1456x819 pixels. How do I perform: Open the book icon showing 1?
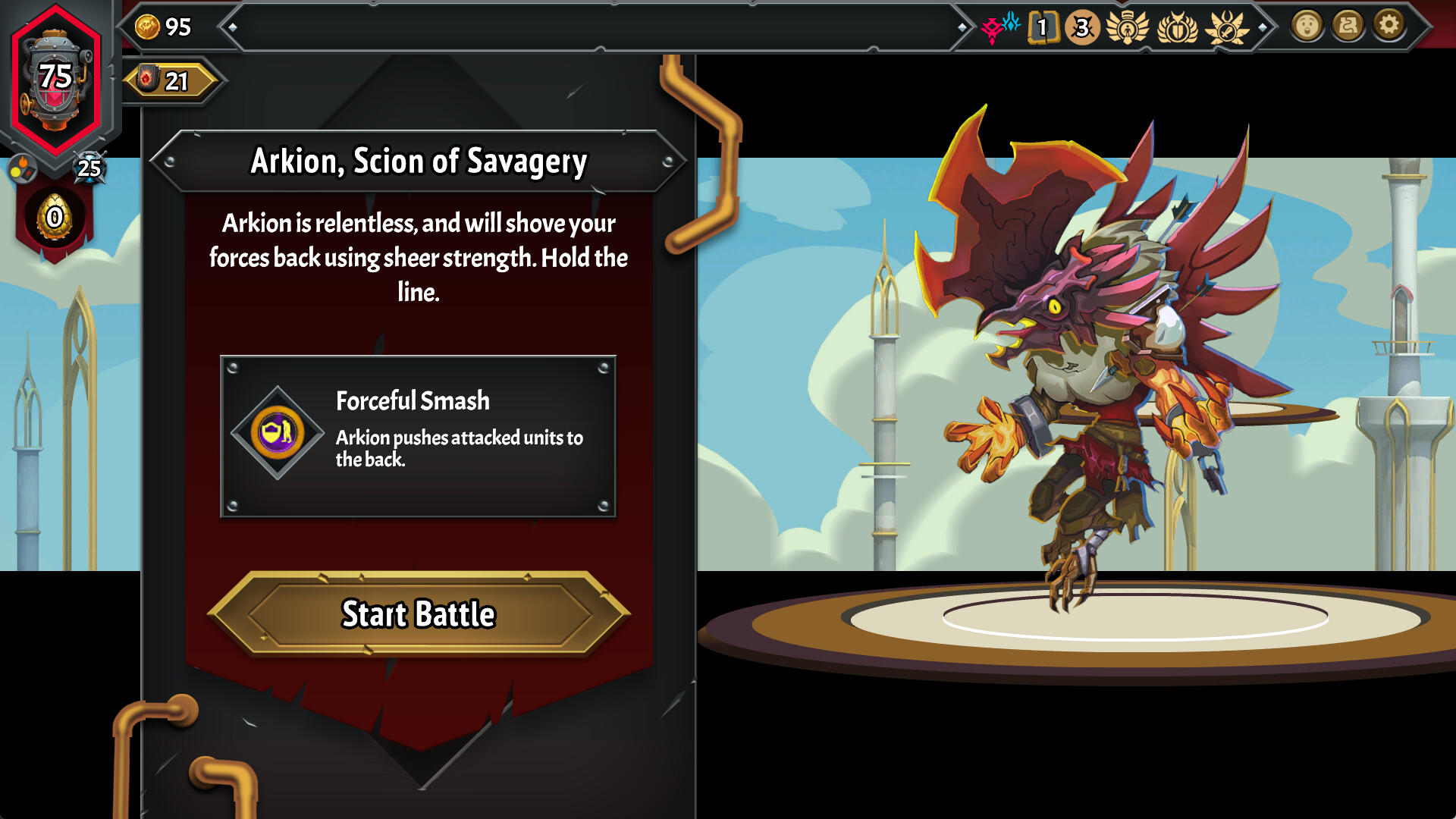(1044, 27)
